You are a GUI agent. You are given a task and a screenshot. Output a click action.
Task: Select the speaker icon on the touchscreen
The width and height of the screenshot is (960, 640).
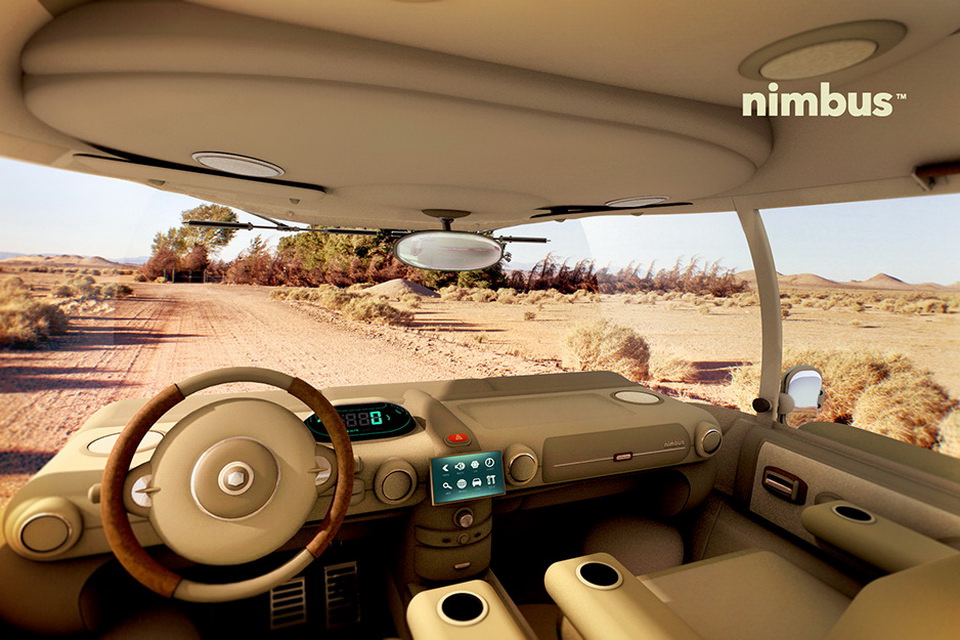460,466
